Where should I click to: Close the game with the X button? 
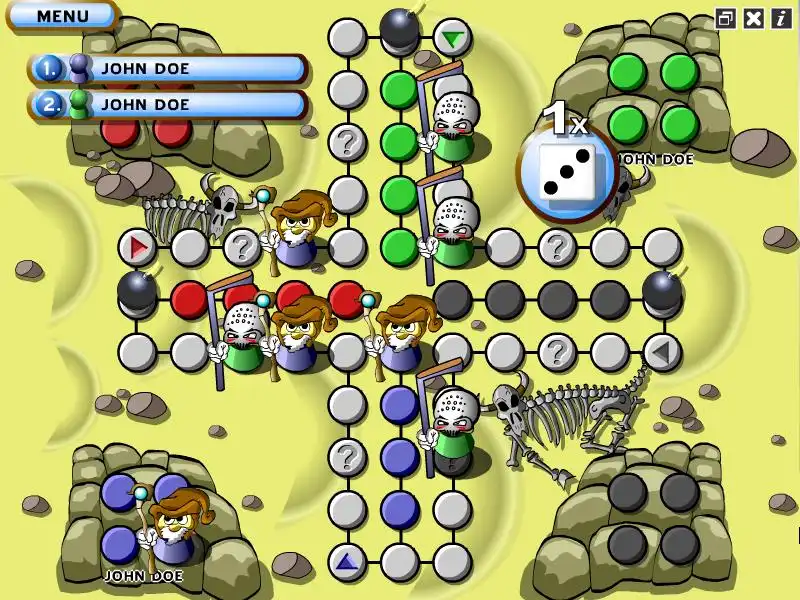click(754, 17)
